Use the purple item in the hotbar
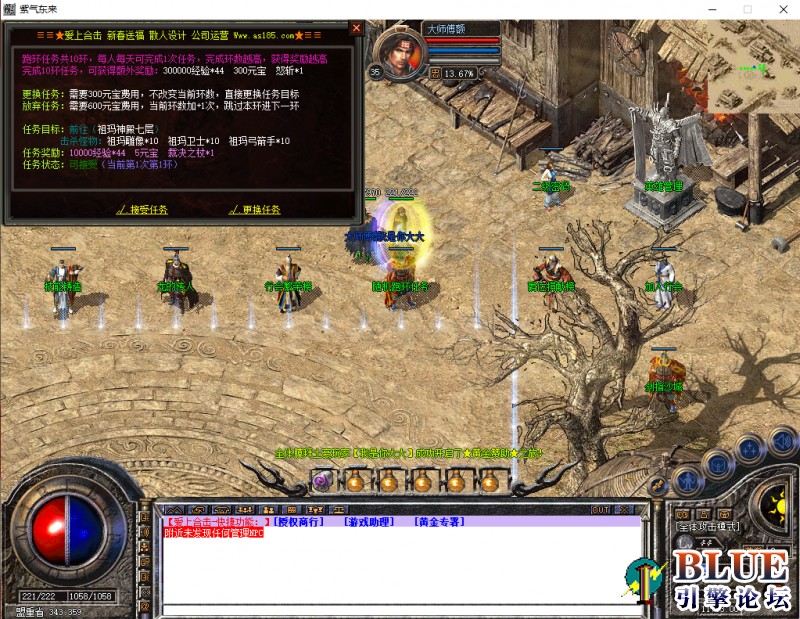 tap(322, 482)
